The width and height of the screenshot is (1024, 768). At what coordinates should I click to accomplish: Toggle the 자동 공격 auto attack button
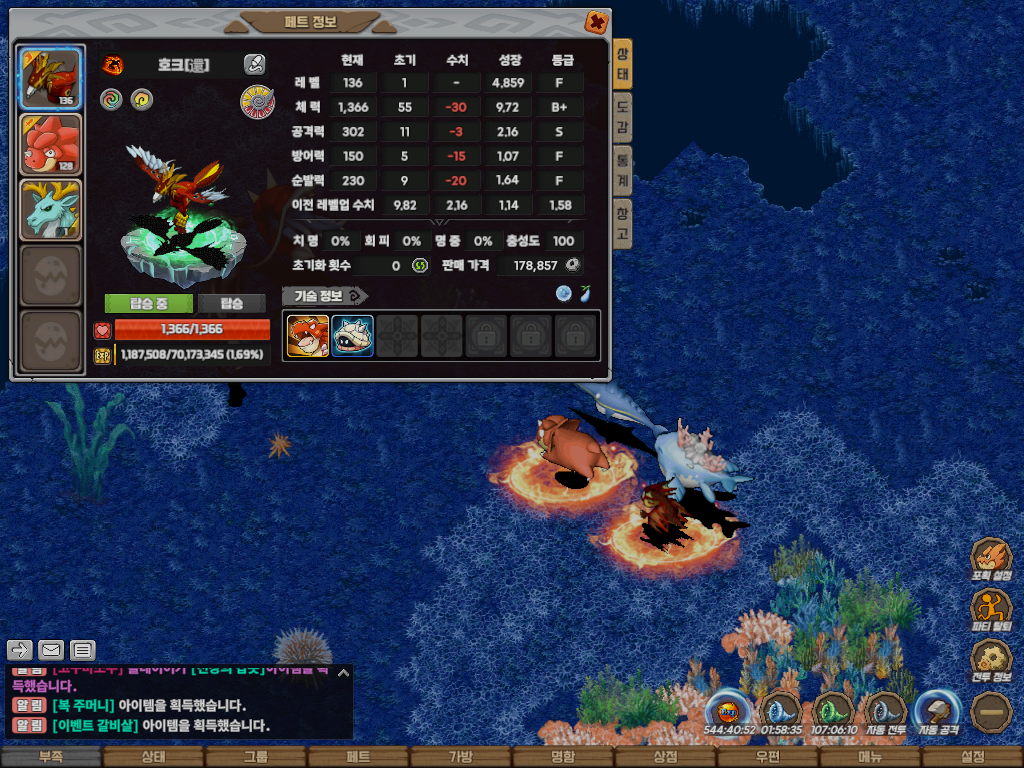936,714
